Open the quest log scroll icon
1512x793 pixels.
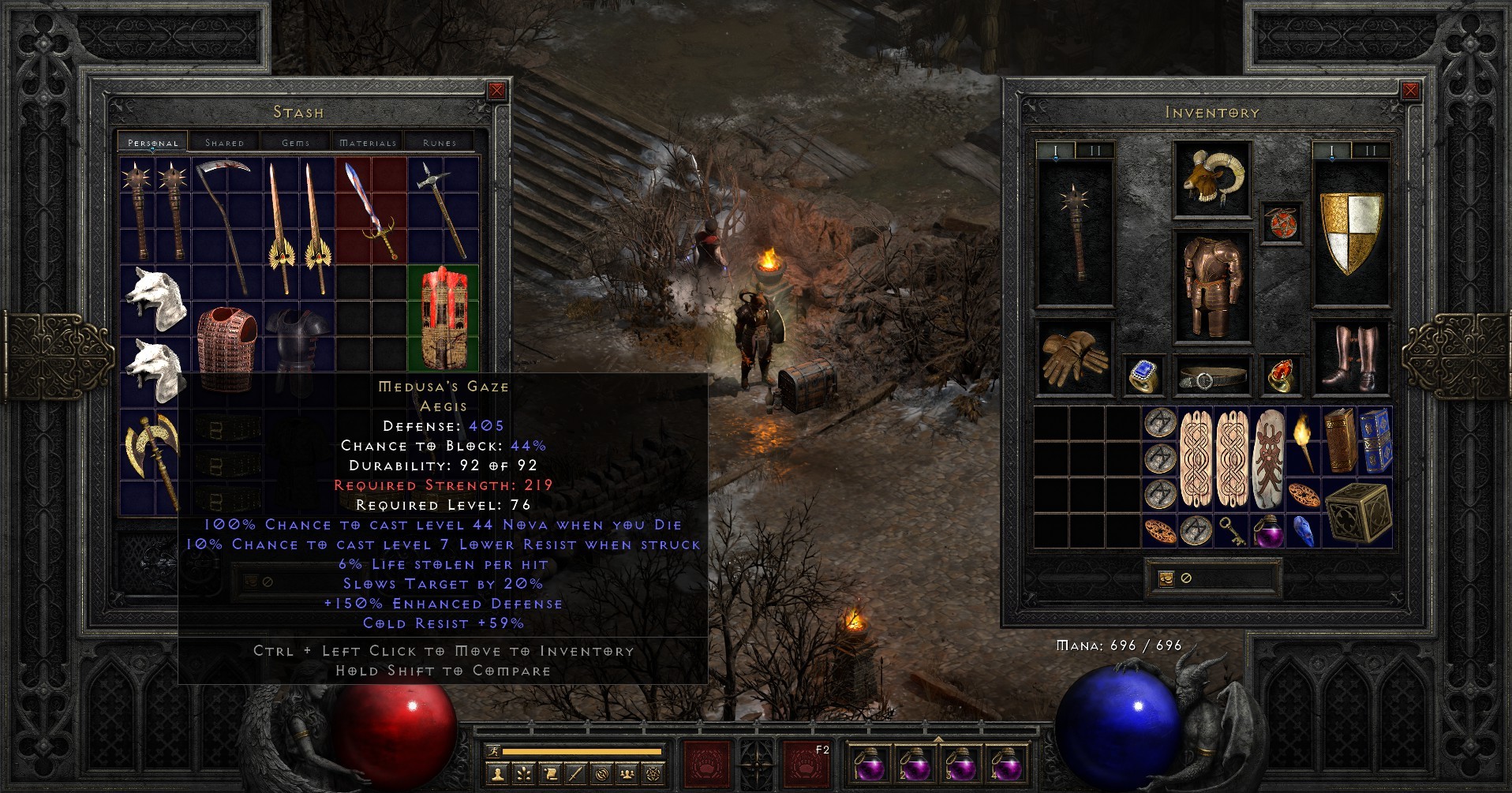click(550, 774)
